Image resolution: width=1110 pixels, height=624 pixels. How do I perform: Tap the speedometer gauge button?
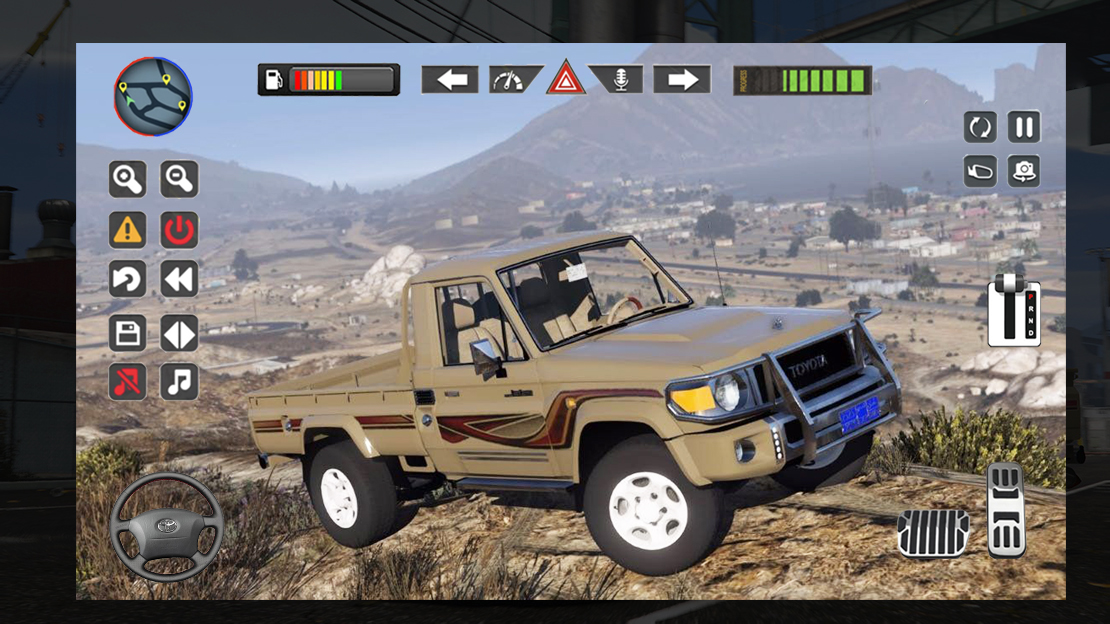click(x=514, y=80)
